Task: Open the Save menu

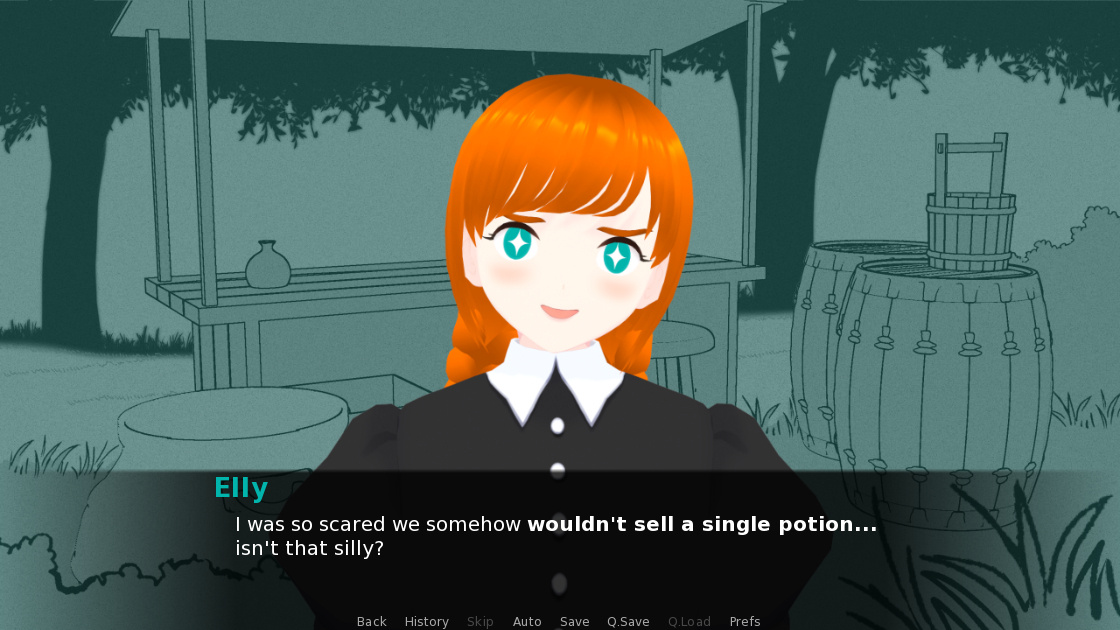Action: pos(574,622)
